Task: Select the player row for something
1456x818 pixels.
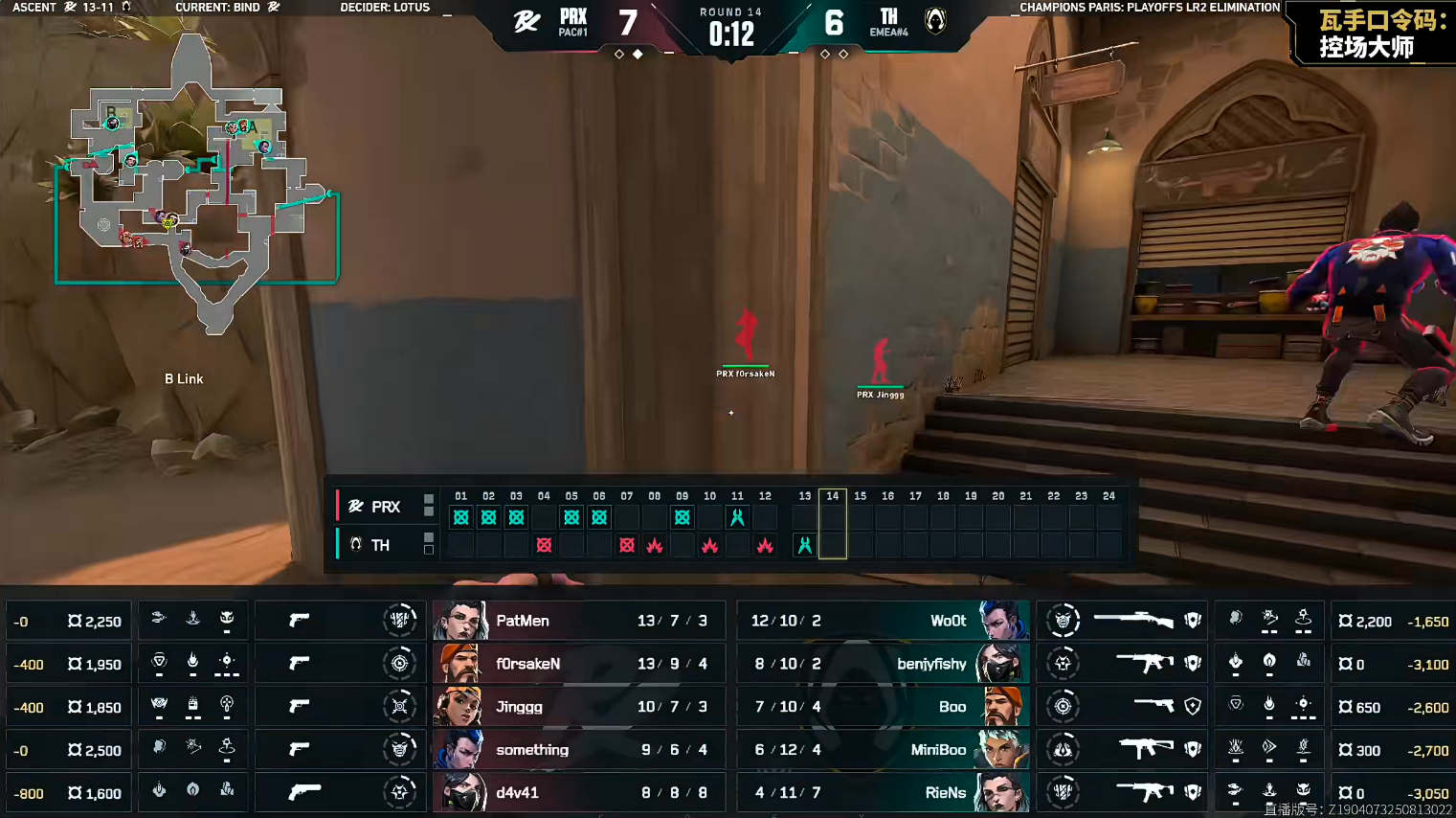Action: (578, 750)
